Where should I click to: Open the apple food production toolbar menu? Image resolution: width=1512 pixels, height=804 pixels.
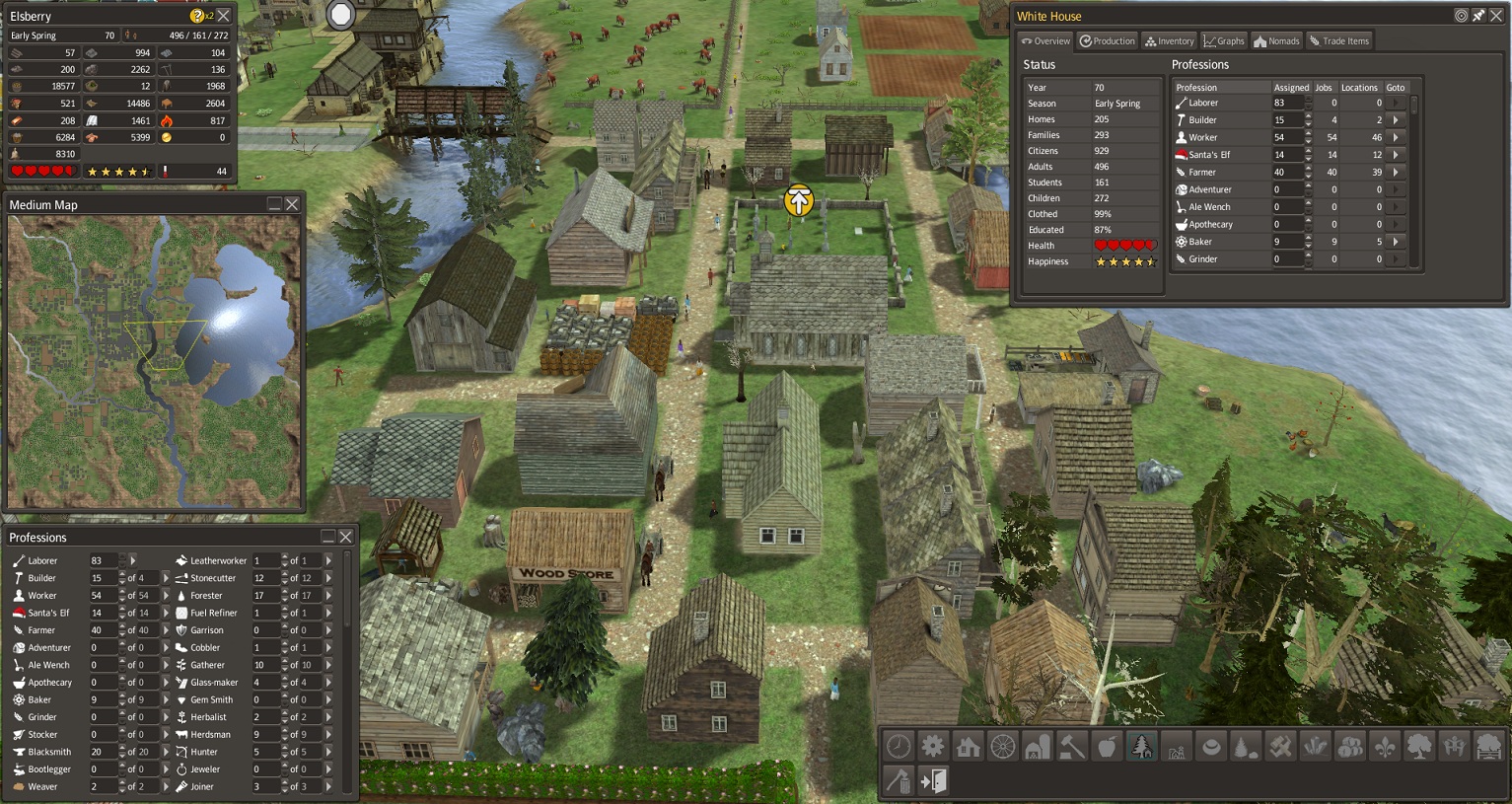point(1107,747)
